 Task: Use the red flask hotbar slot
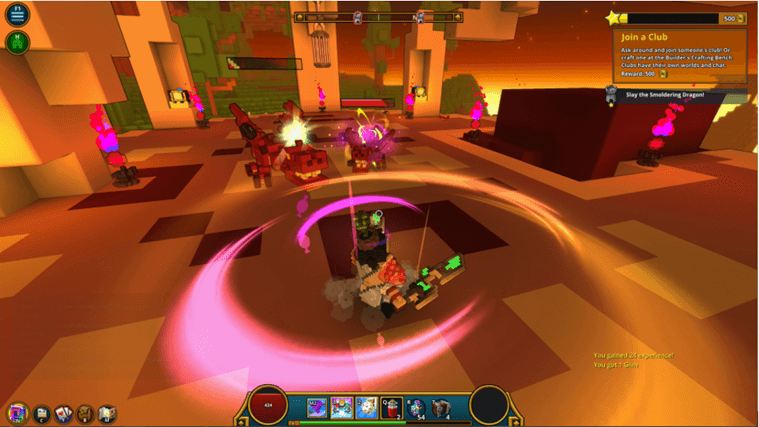(392, 406)
